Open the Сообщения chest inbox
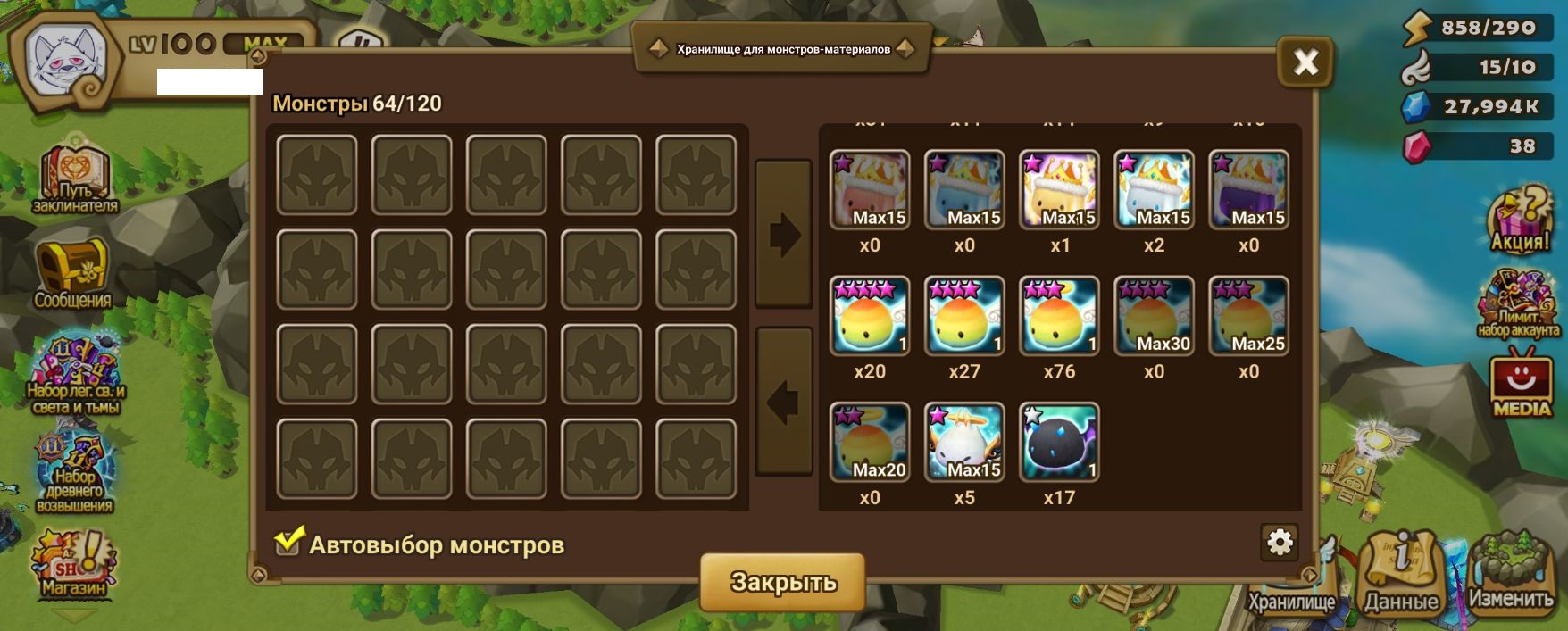This screenshot has height=631, width=1568. [x=72, y=272]
